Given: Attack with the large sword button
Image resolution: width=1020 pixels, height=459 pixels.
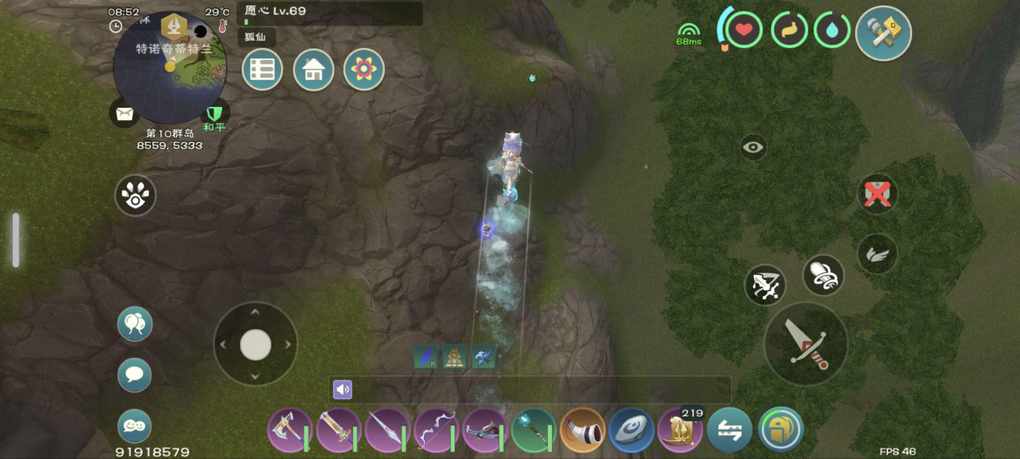Looking at the screenshot, I should (806, 343).
